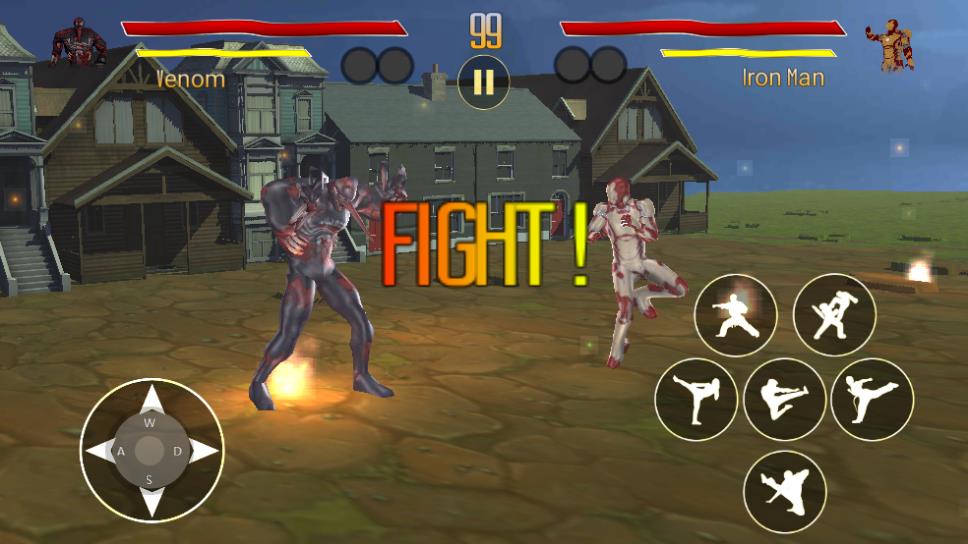Activate the low sweep attack button
This screenshot has height=544, width=968.
click(784, 491)
